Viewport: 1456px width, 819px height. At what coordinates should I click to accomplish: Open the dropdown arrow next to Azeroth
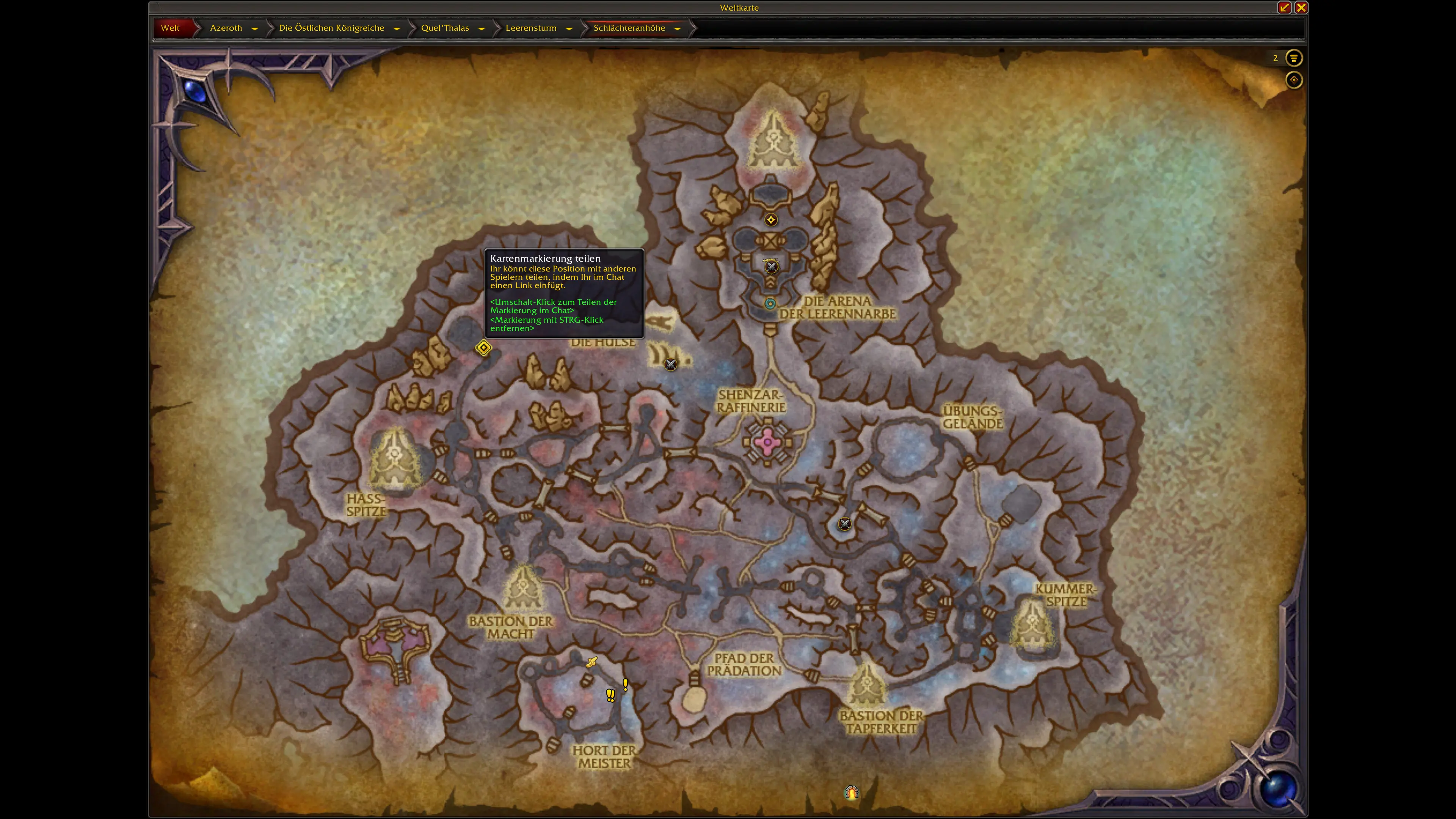[255, 28]
